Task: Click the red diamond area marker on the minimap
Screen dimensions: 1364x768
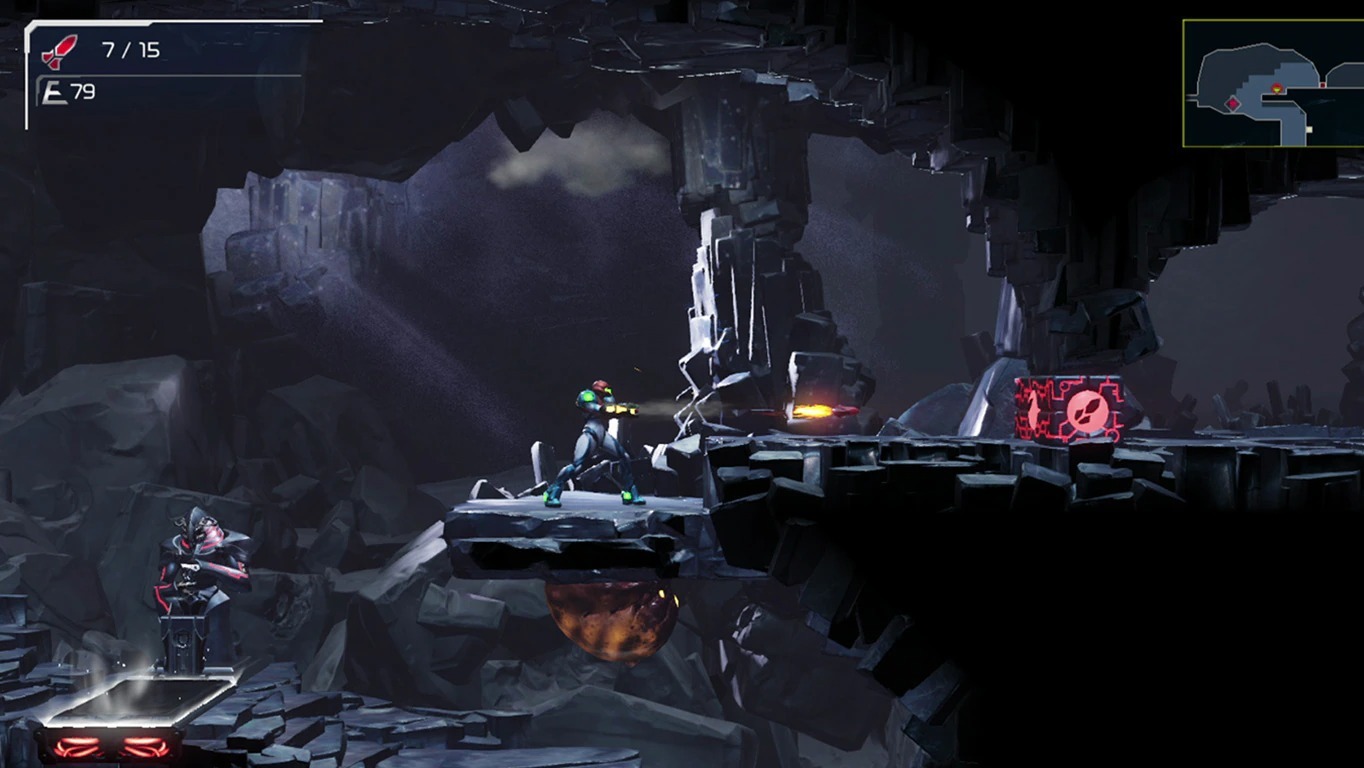Action: point(1233,104)
